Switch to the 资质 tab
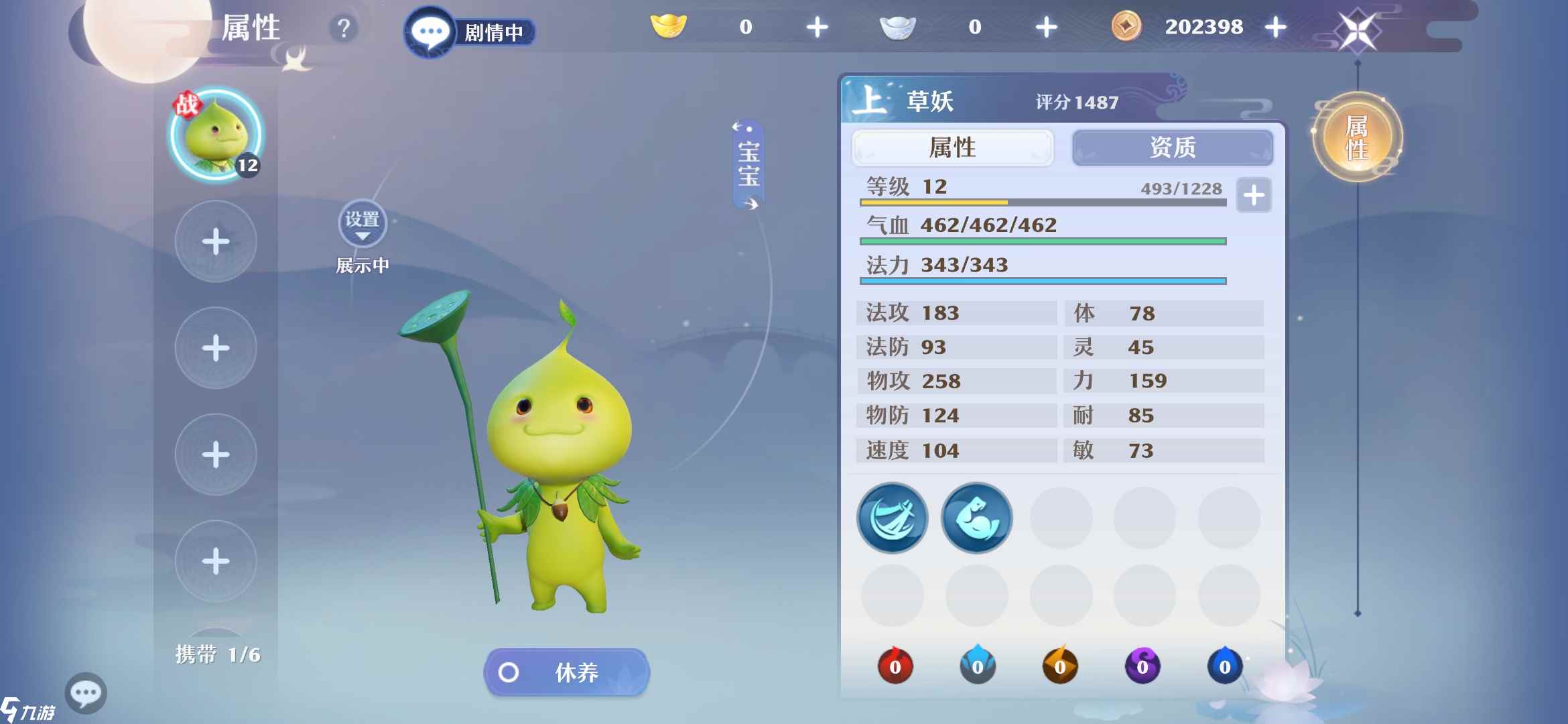The height and width of the screenshot is (724, 1568). coord(1173,148)
